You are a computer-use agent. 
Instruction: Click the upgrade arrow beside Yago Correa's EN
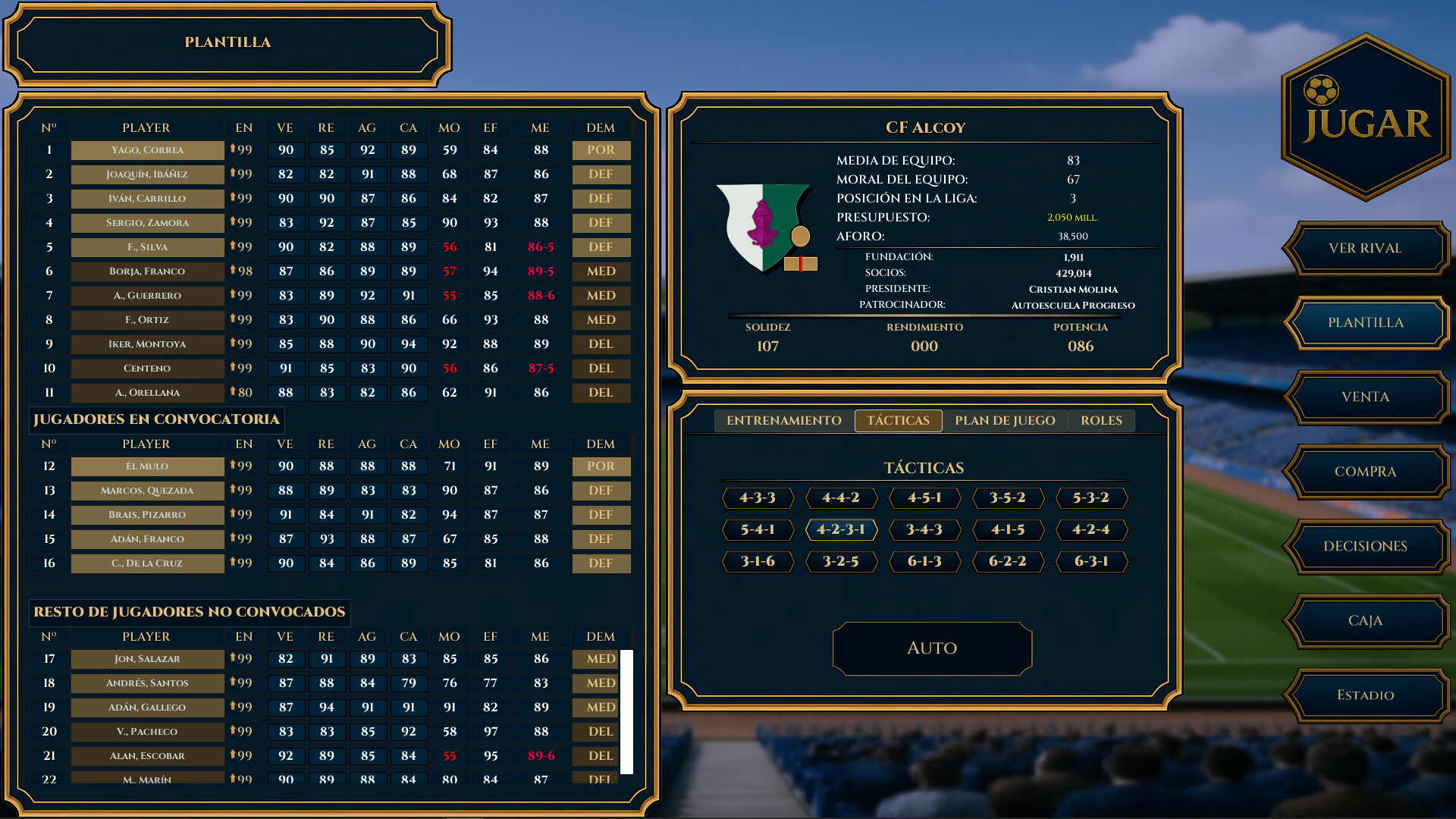232,150
